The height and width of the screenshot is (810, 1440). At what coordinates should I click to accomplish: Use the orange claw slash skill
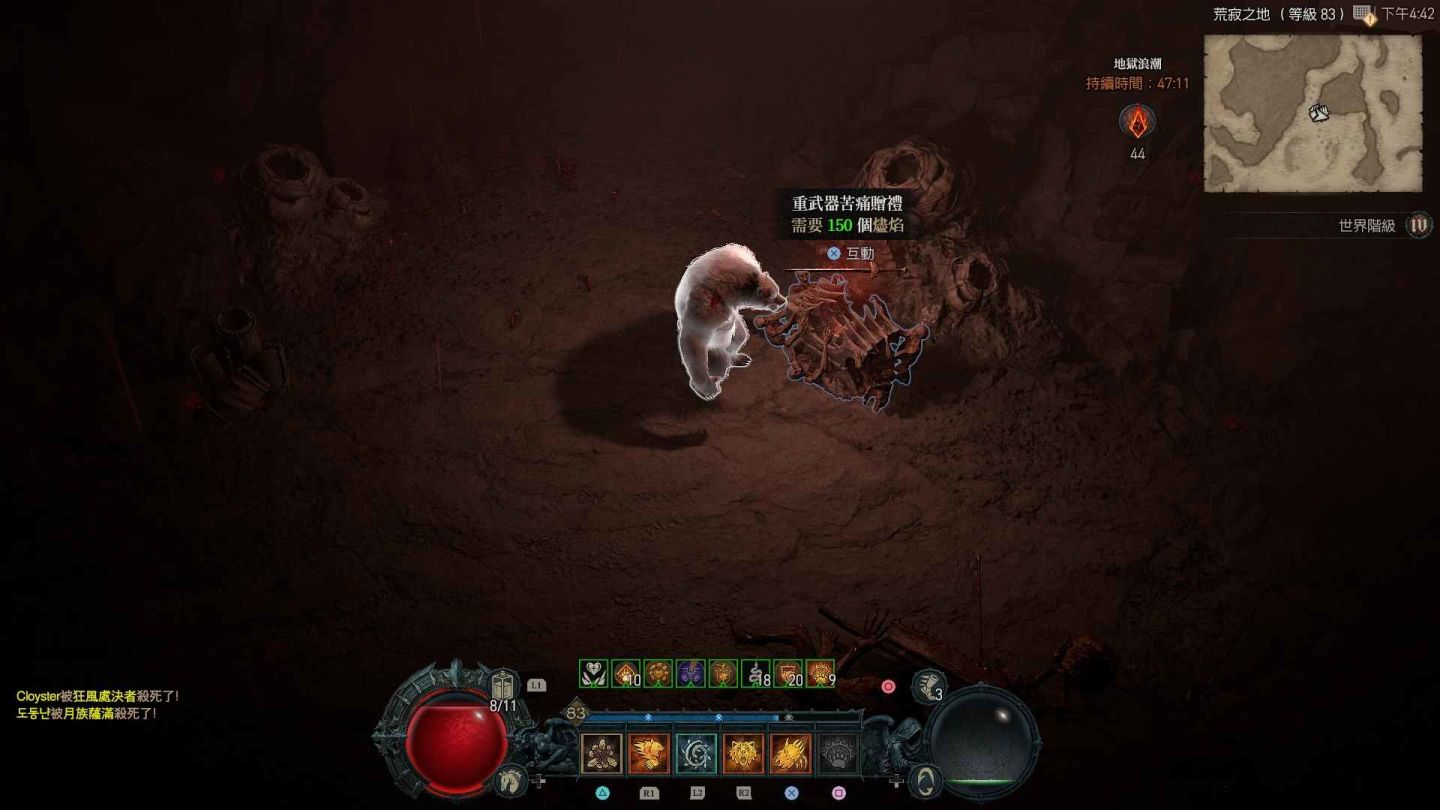790,753
